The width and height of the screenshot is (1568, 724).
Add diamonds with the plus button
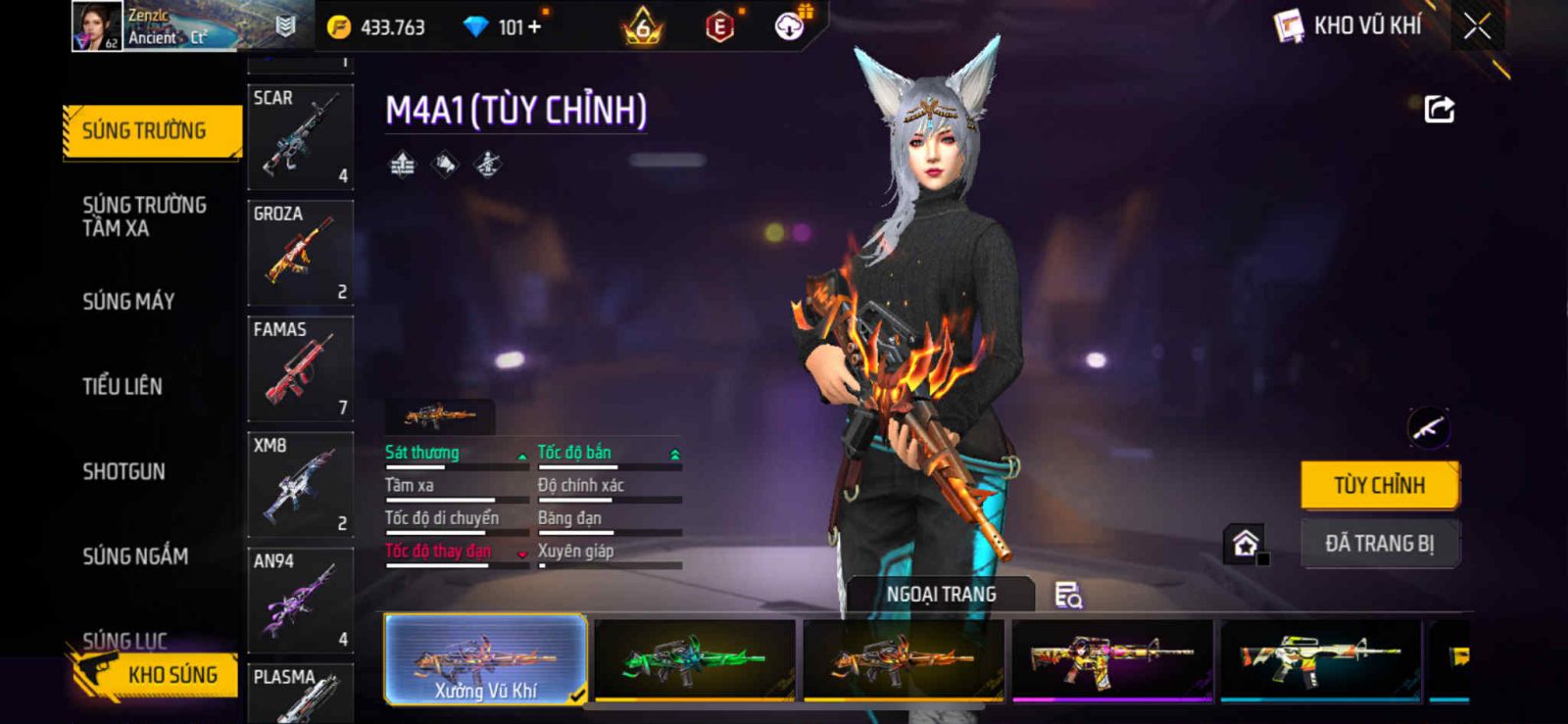(534, 27)
